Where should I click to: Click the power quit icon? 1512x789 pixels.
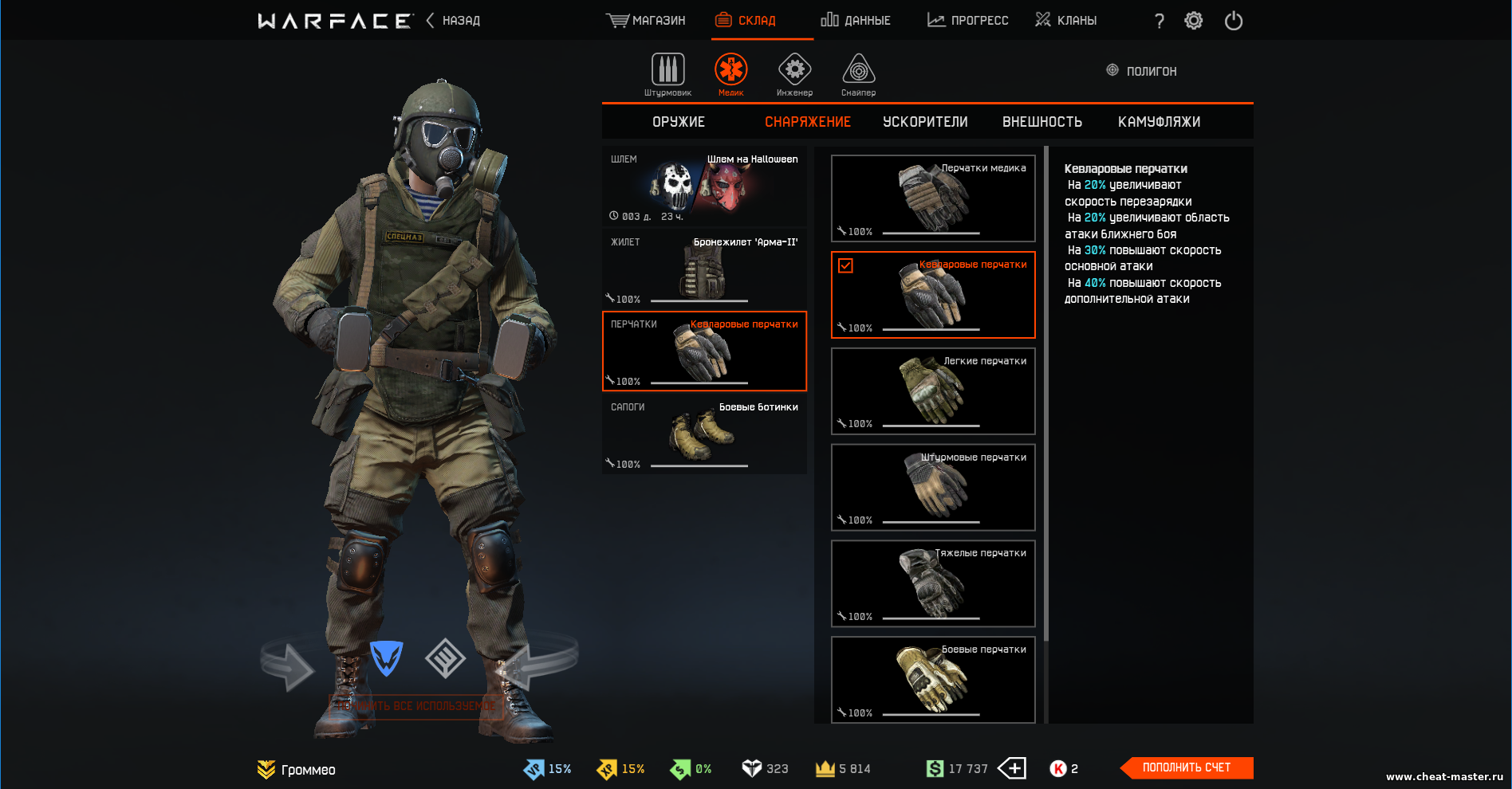coord(1234,21)
